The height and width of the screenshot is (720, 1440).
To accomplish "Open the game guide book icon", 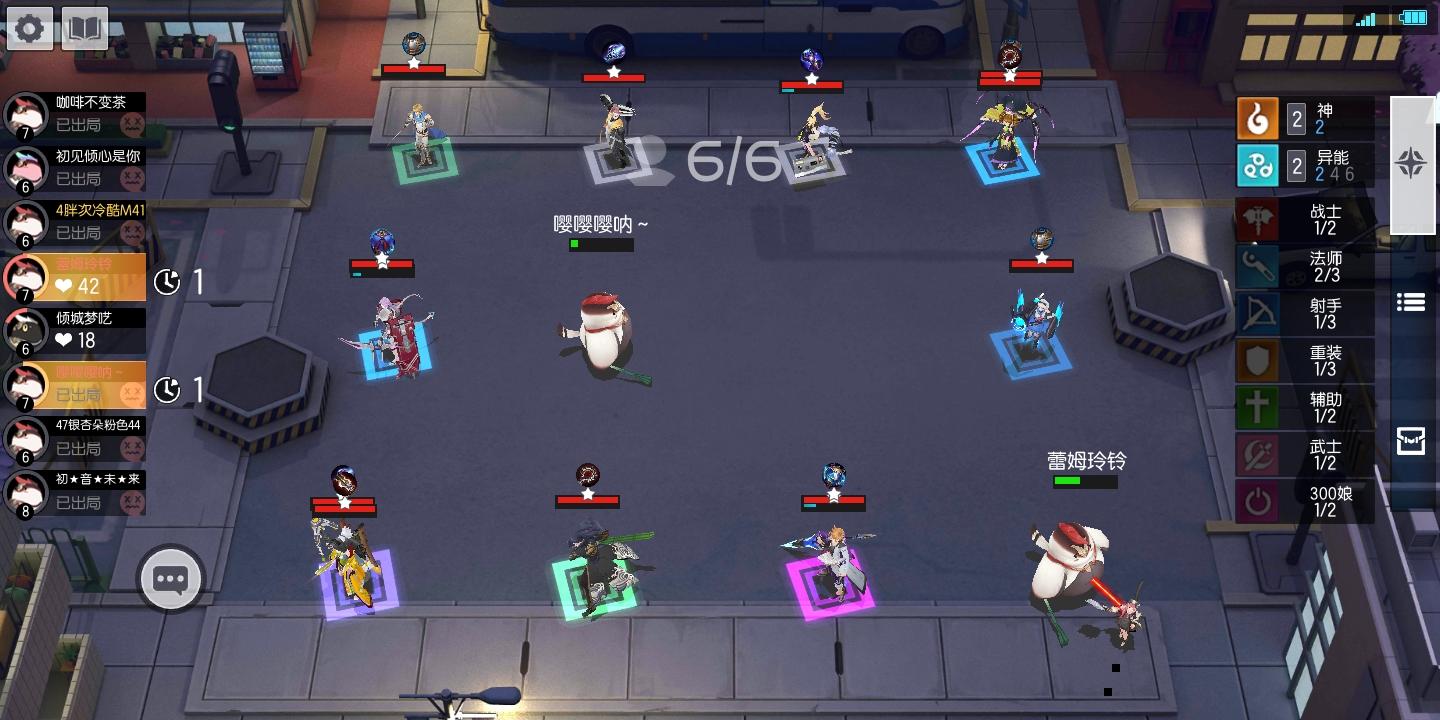I will (84, 27).
